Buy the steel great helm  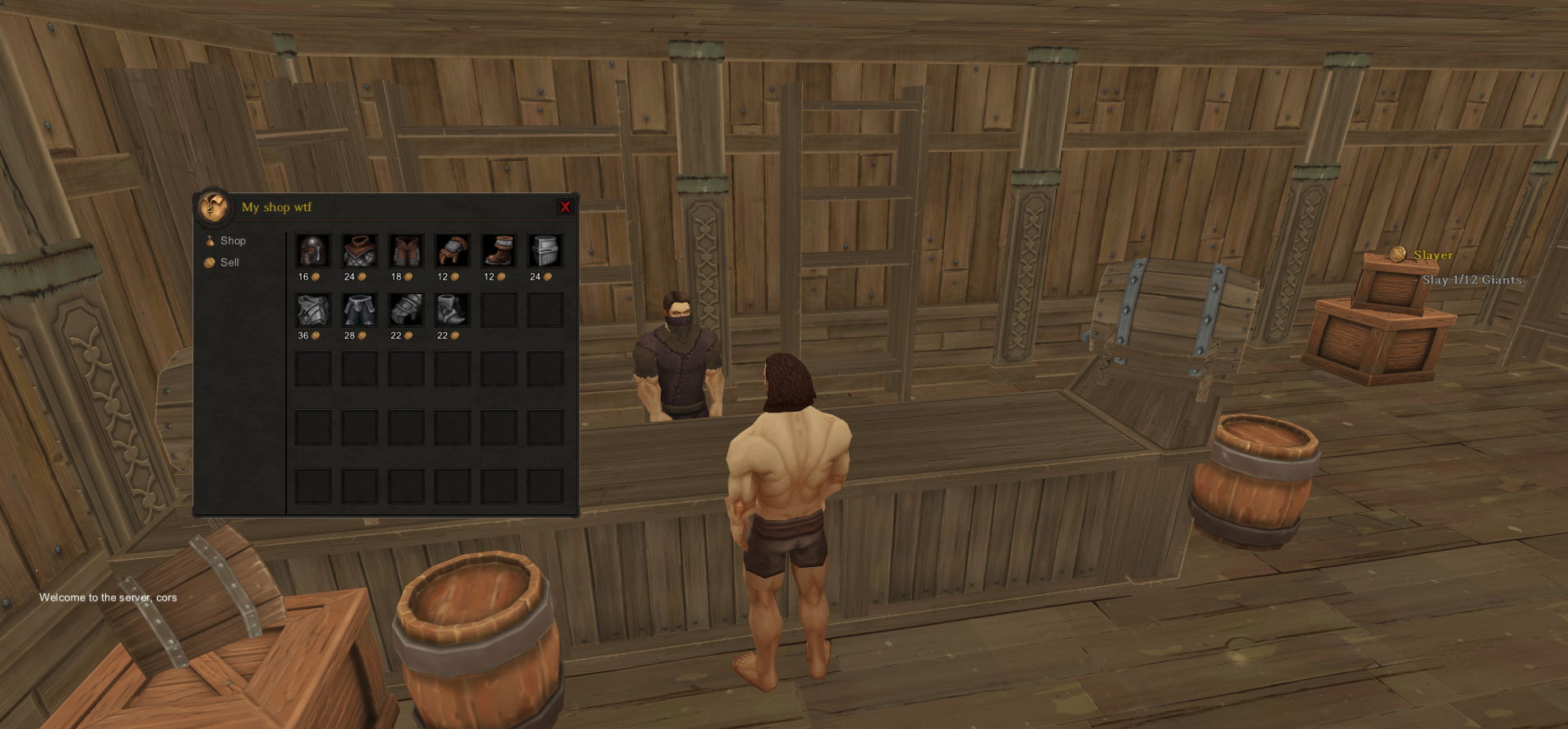545,251
